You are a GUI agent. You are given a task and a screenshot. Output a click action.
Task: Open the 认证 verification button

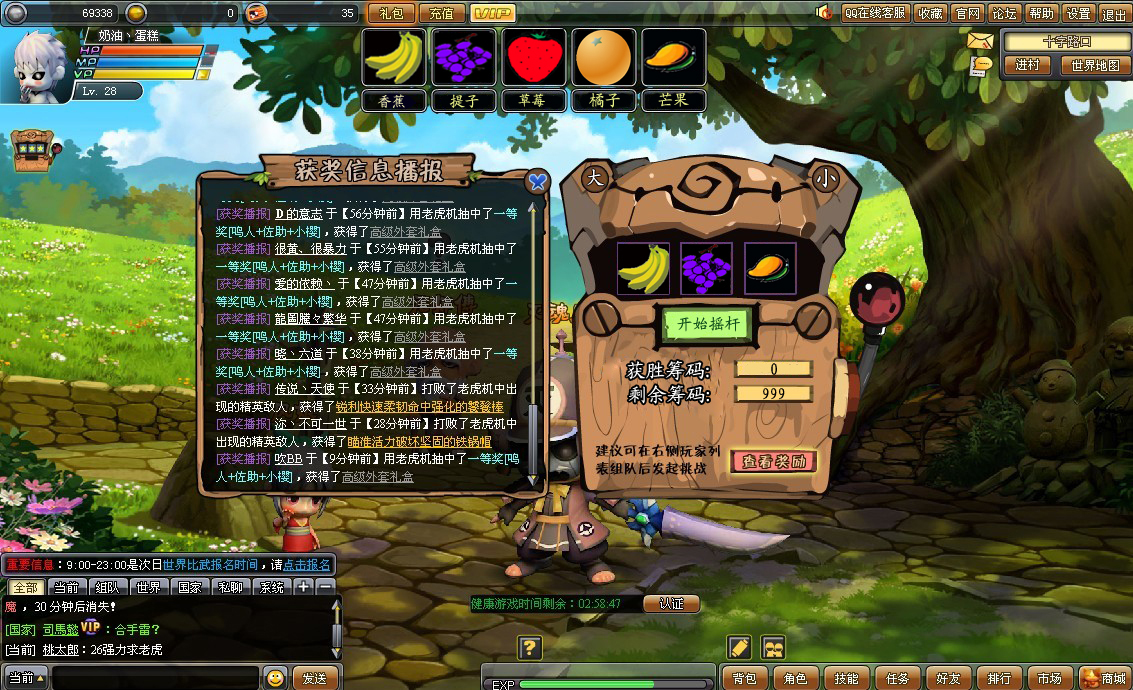coord(671,604)
